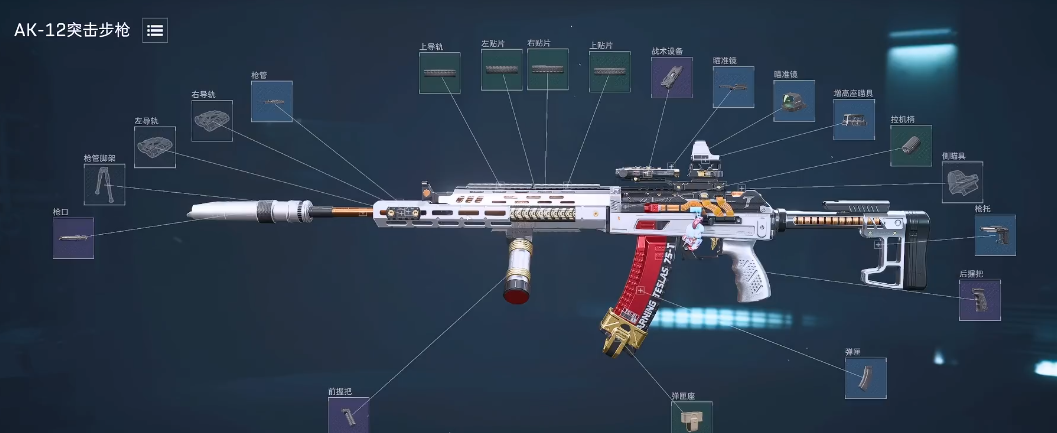Open the 枪管 barrel slot
Image resolution: width=1057 pixels, height=433 pixels.
[271, 101]
